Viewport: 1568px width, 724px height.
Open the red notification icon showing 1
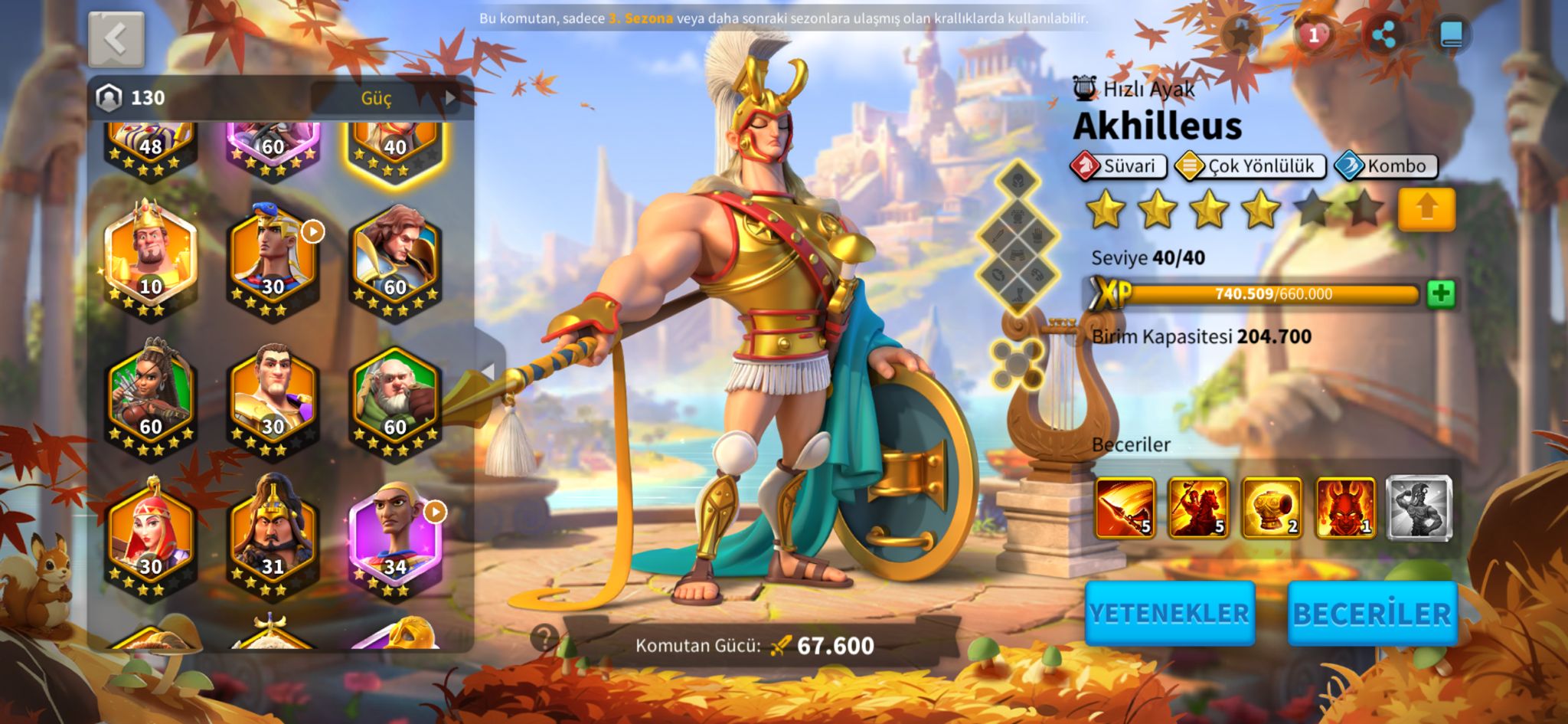coord(1313,35)
